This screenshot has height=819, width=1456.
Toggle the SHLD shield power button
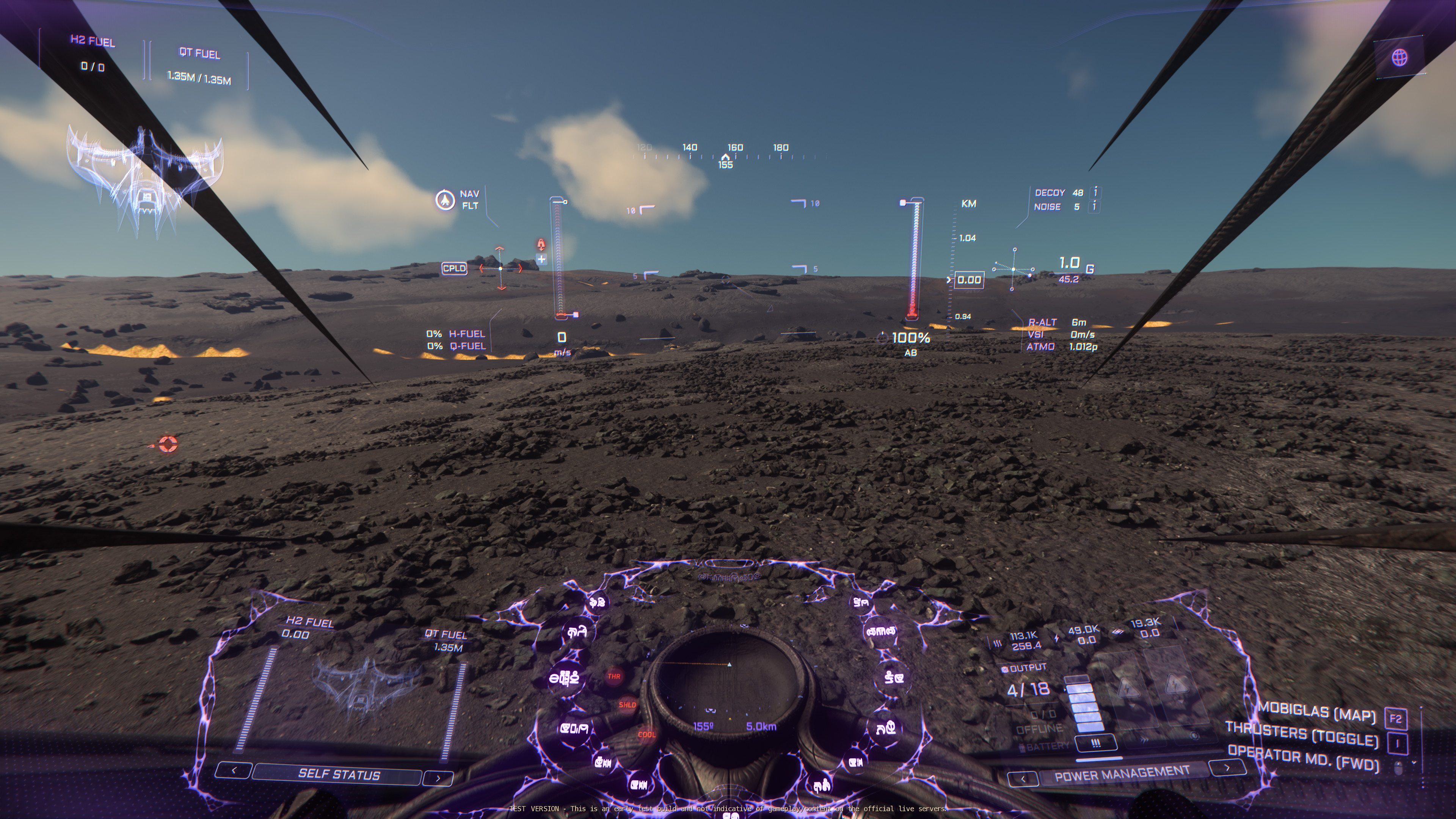(627, 705)
